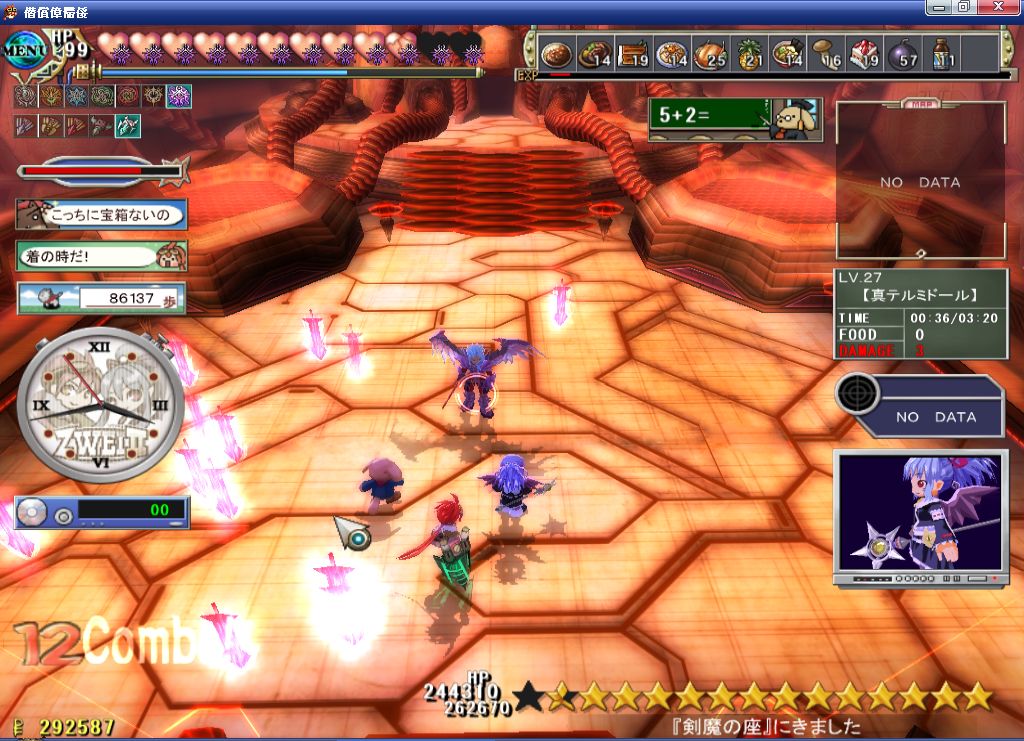Click the 5+2= blackboard quiz widget
Viewport: 1024px width, 741px height.
click(x=735, y=119)
